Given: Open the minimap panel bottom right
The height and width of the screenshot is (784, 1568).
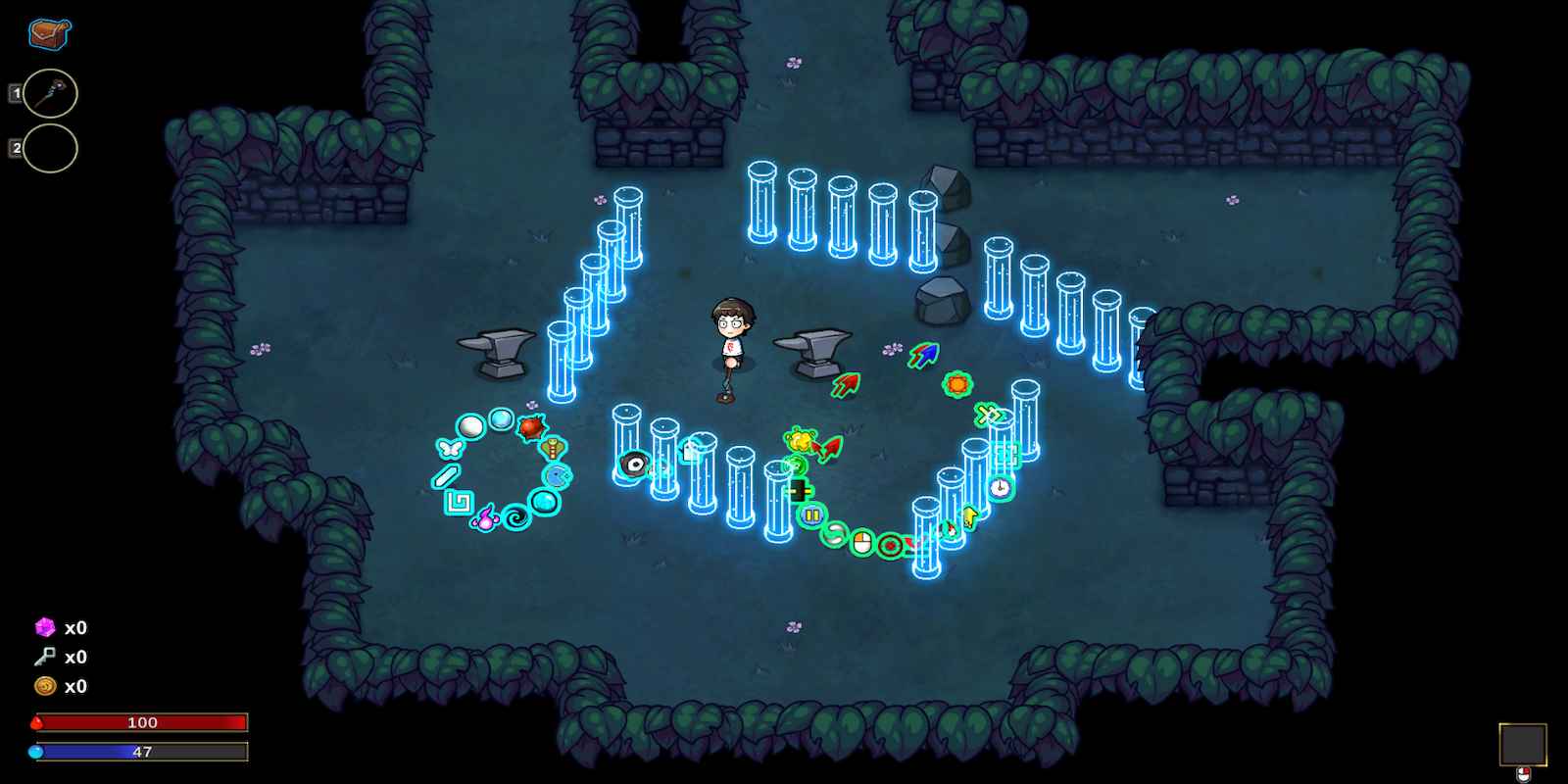Looking at the screenshot, I should point(1525,743).
